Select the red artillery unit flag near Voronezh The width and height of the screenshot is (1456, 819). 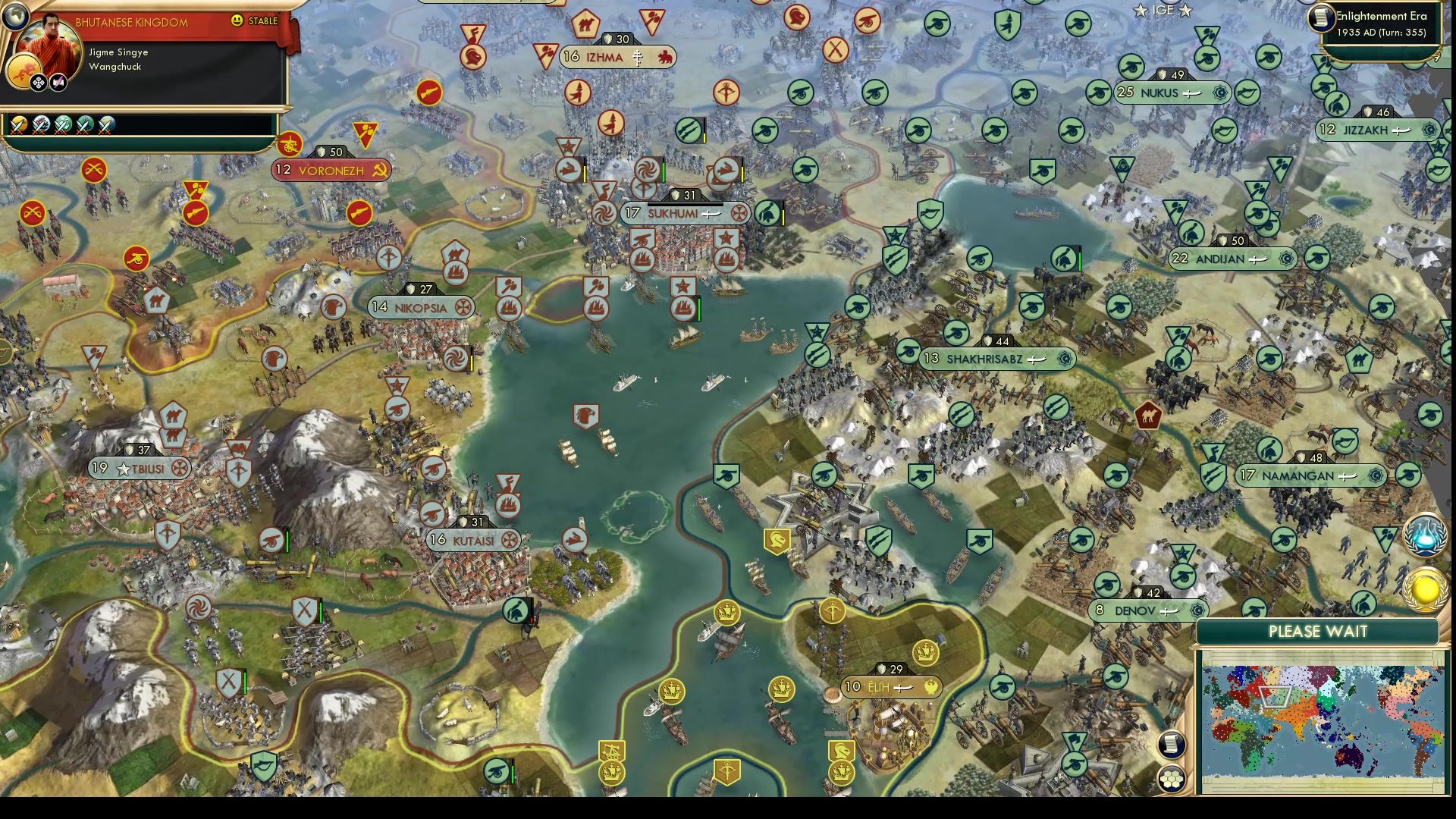point(292,146)
